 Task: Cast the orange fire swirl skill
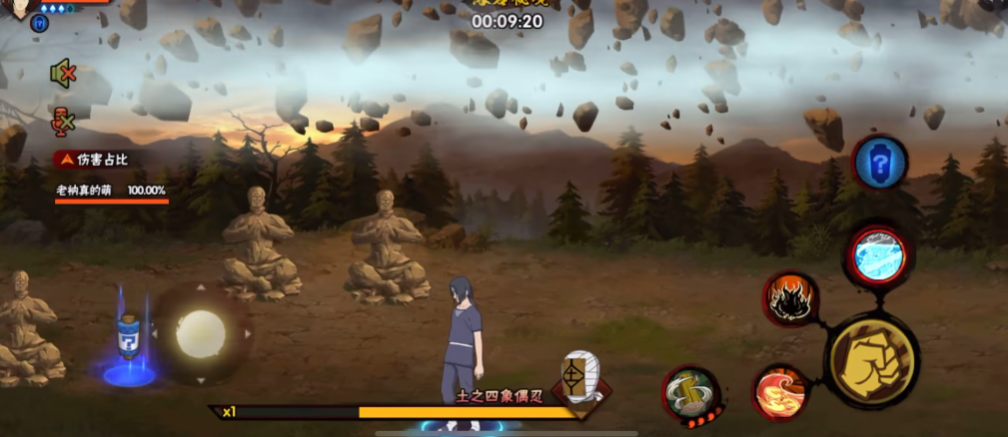point(779,391)
